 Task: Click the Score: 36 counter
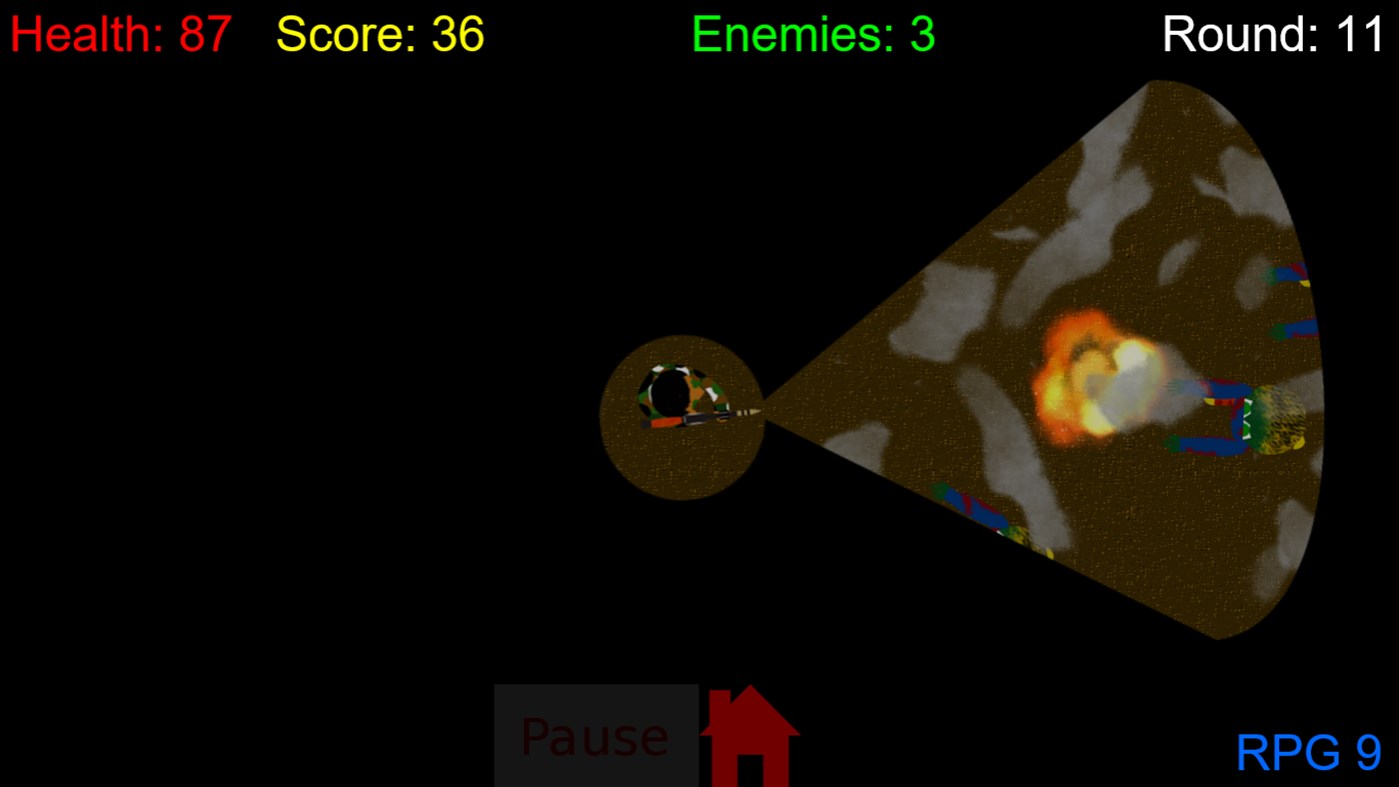click(x=380, y=33)
